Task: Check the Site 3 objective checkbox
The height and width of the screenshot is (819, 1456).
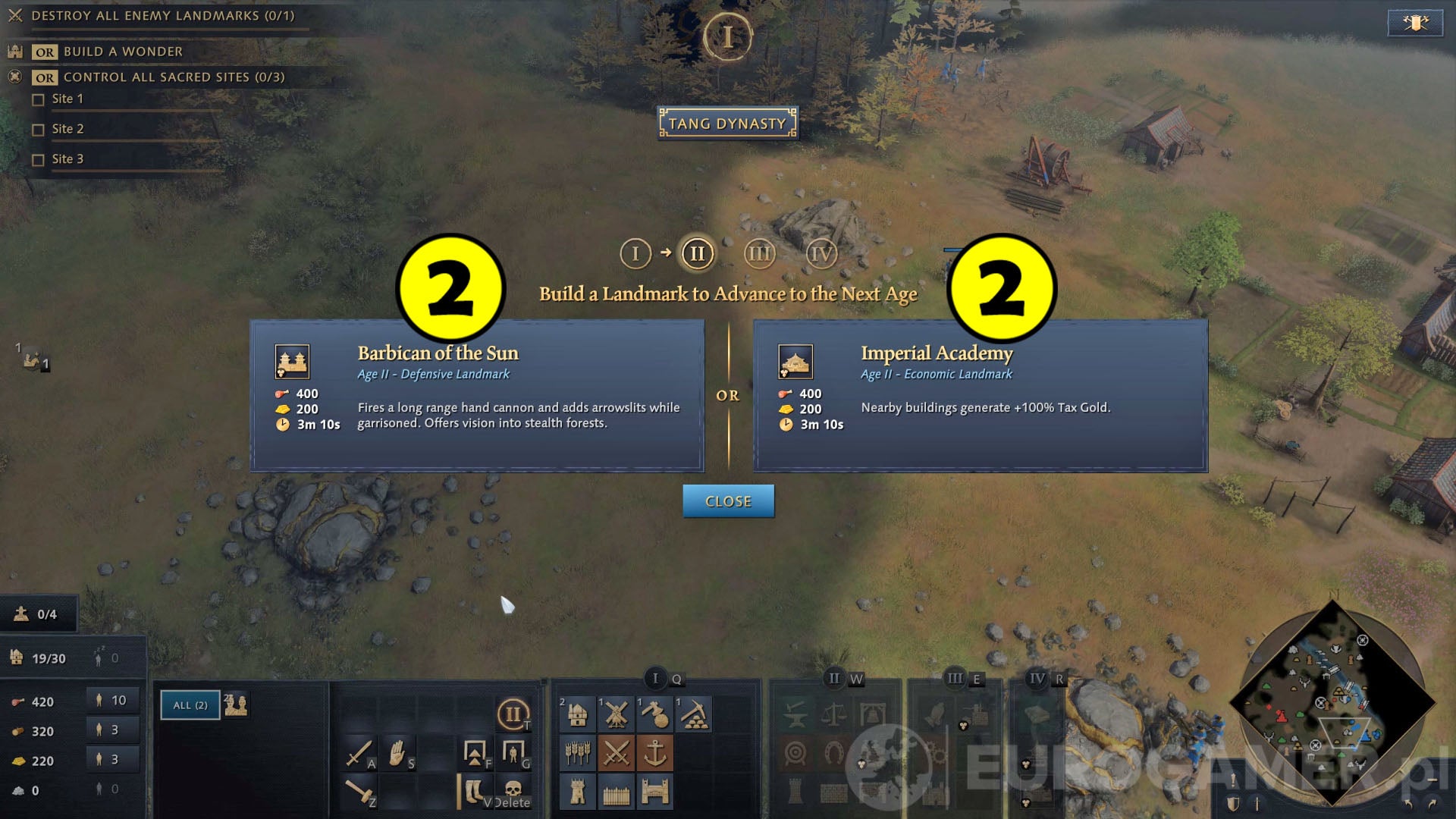Action: (x=39, y=159)
